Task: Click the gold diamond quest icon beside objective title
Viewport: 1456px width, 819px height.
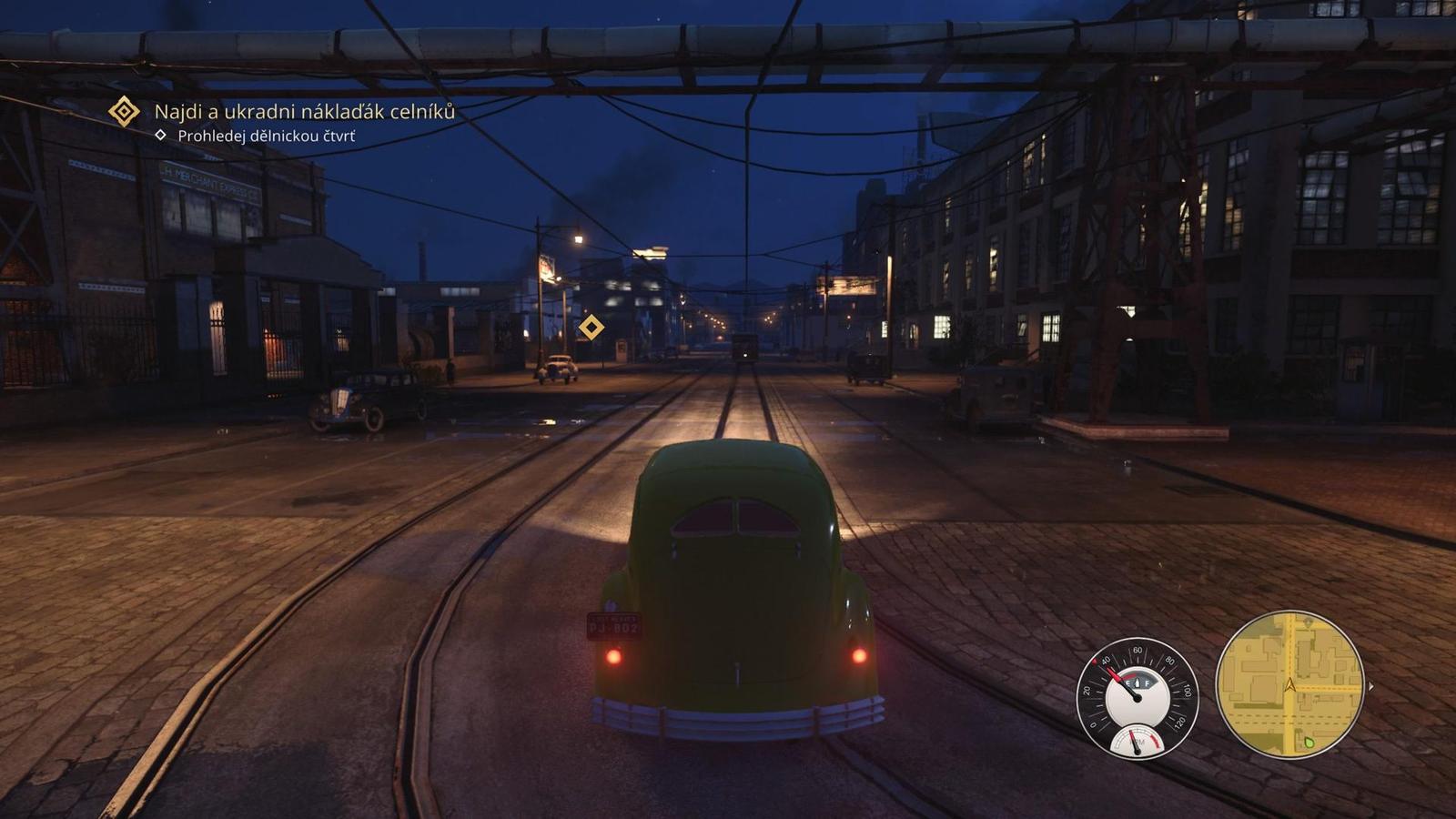Action: [124, 112]
